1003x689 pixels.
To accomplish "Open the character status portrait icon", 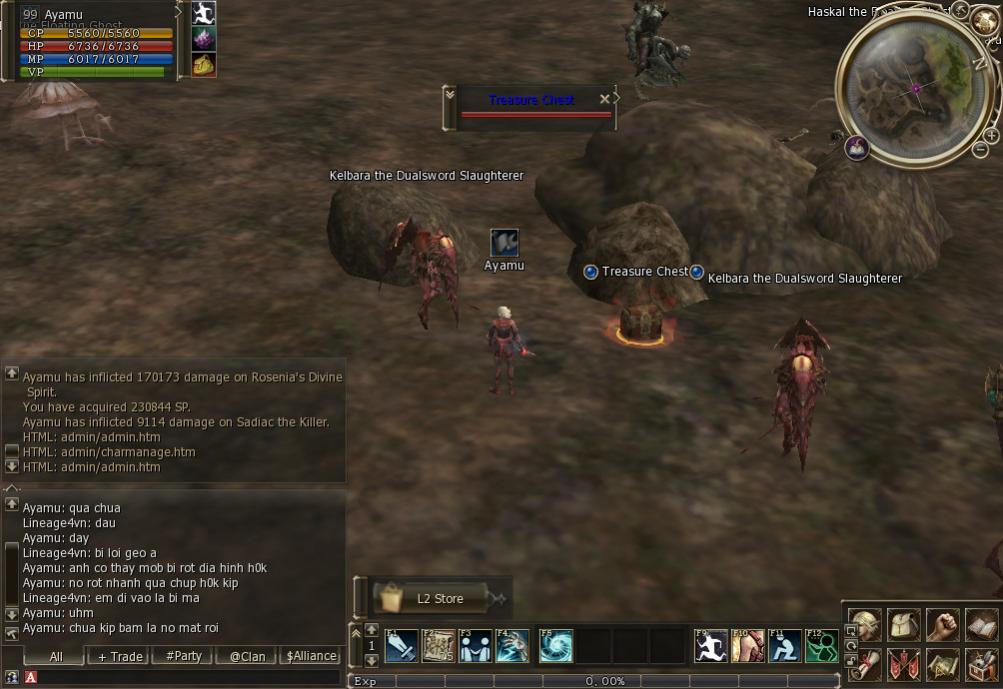I will tap(865, 624).
